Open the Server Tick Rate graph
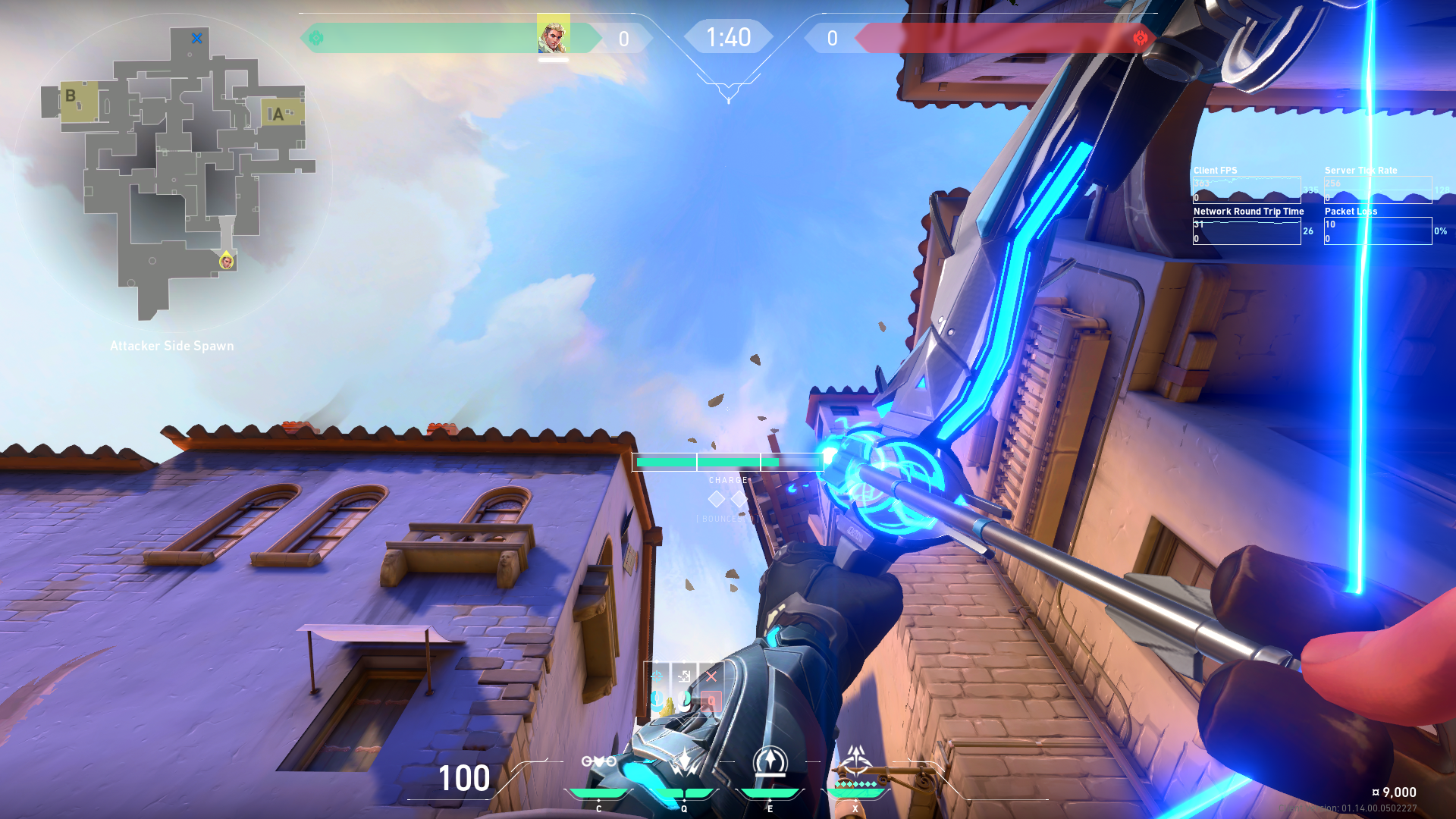Screen dimensions: 1456x819 pyautogui.click(x=1377, y=189)
